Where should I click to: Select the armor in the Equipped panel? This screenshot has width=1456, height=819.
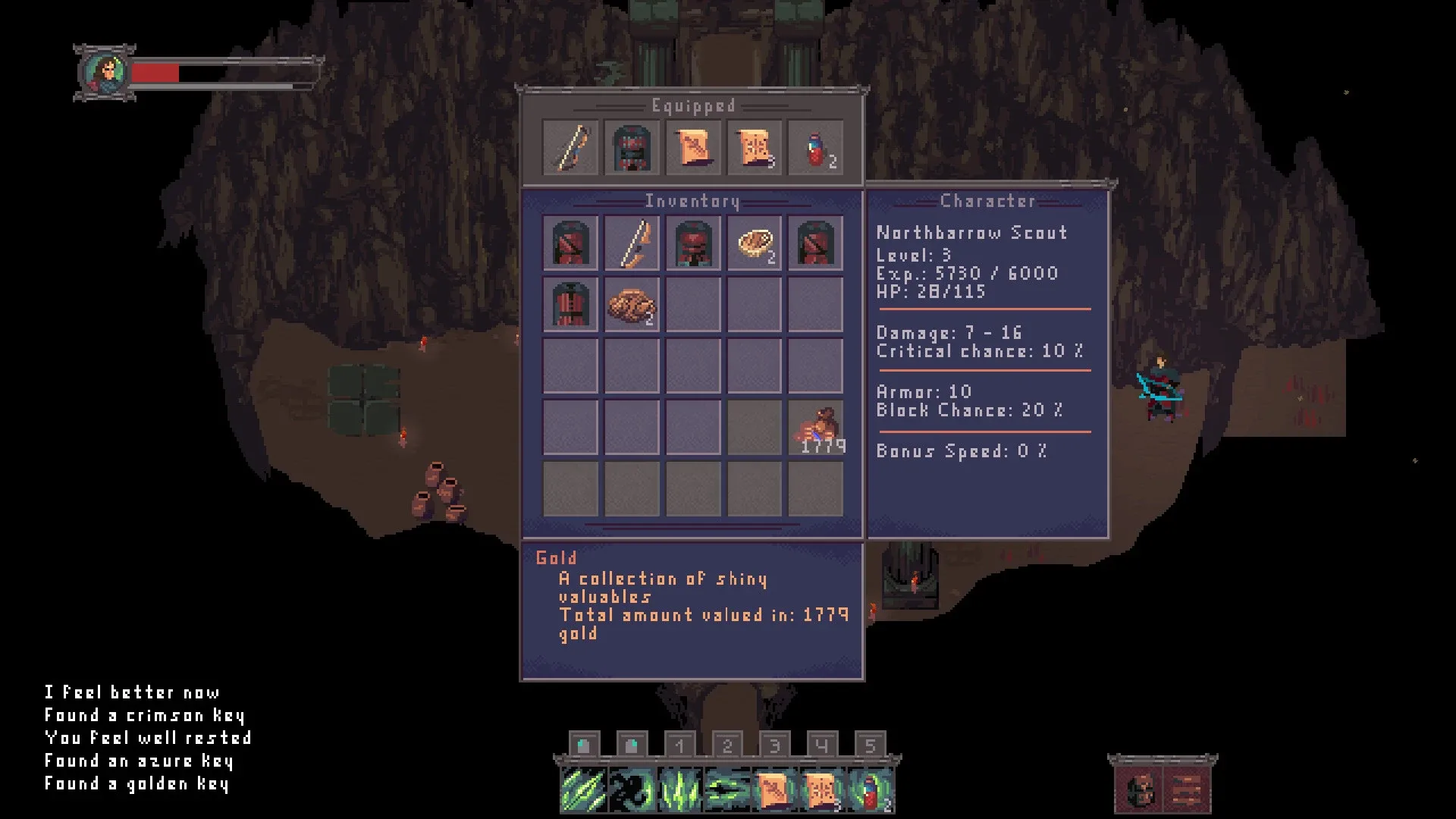[632, 147]
